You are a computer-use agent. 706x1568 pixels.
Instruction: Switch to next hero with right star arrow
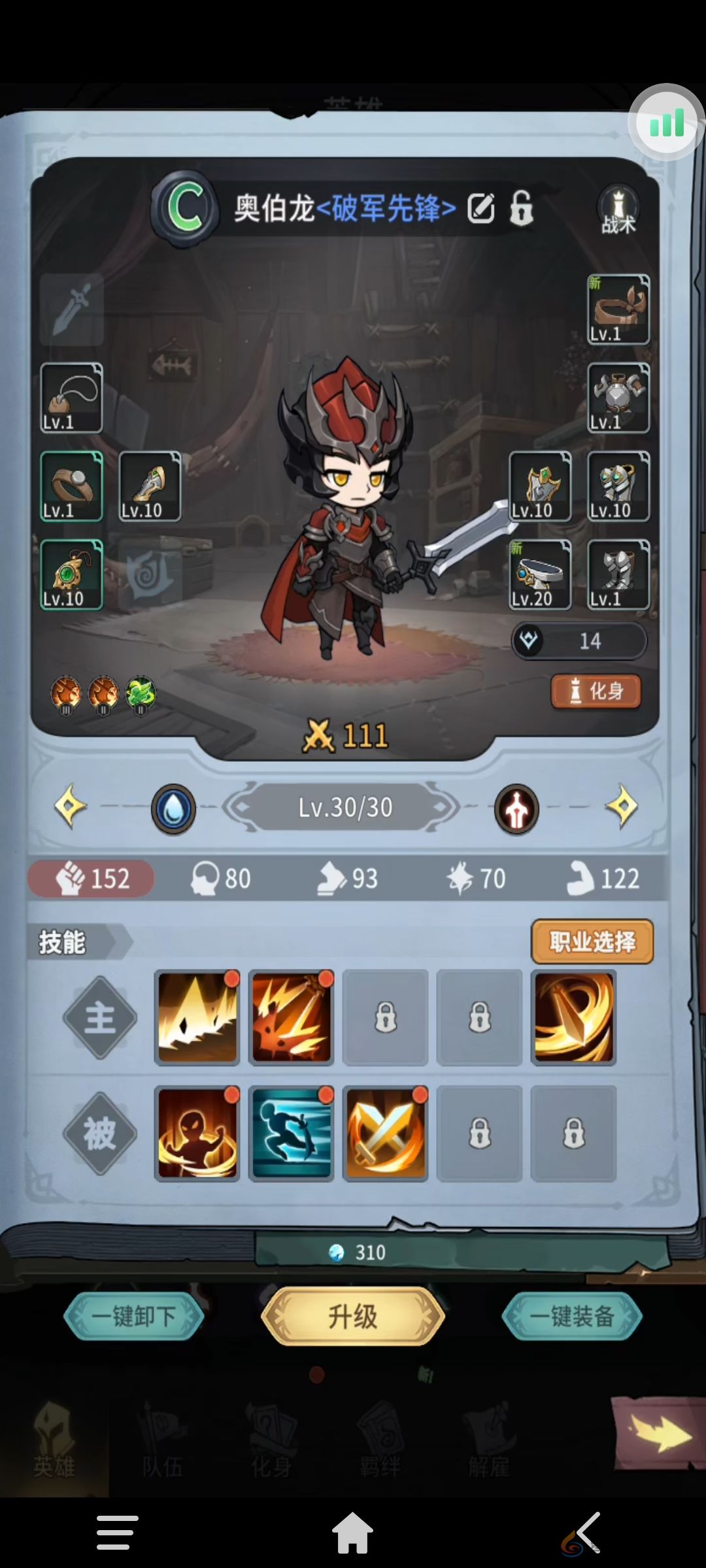click(622, 807)
